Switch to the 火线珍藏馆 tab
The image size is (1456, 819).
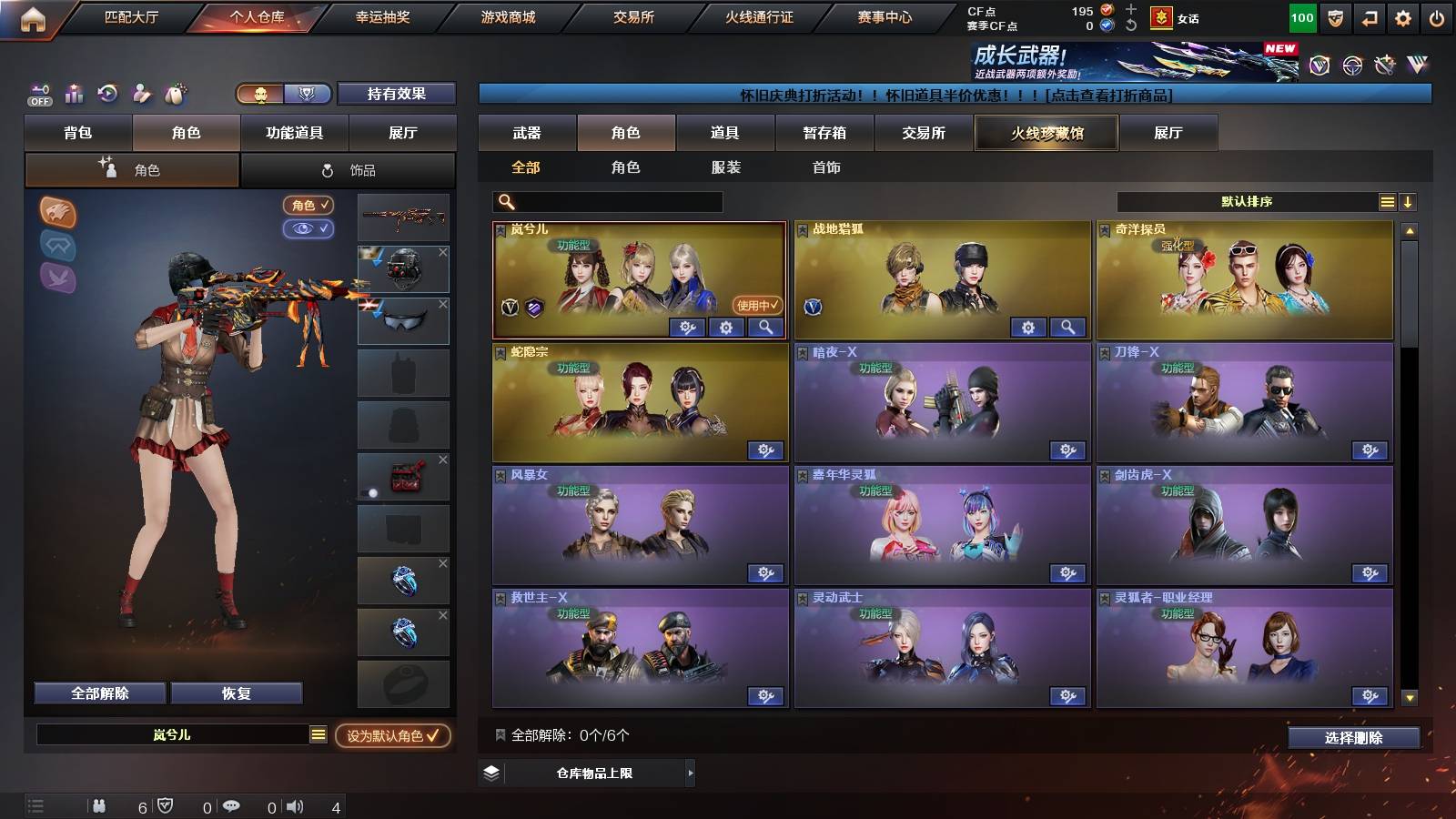[x=1045, y=133]
